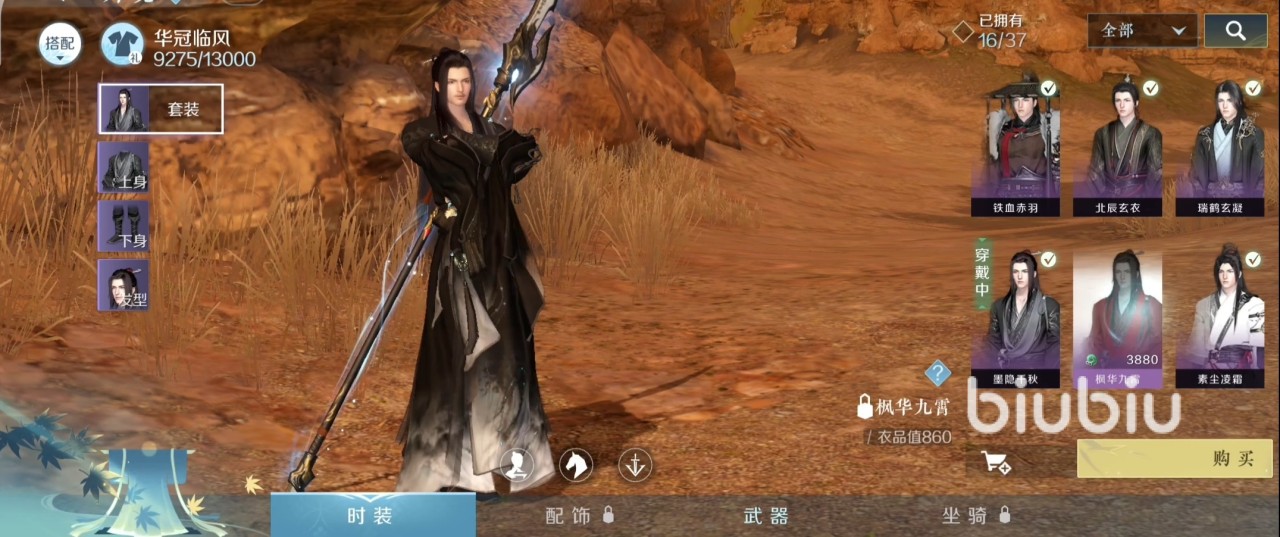Viewport: 1280px width, 537px height.
Task: Click the magnifying glass search button
Action: tap(1236, 31)
